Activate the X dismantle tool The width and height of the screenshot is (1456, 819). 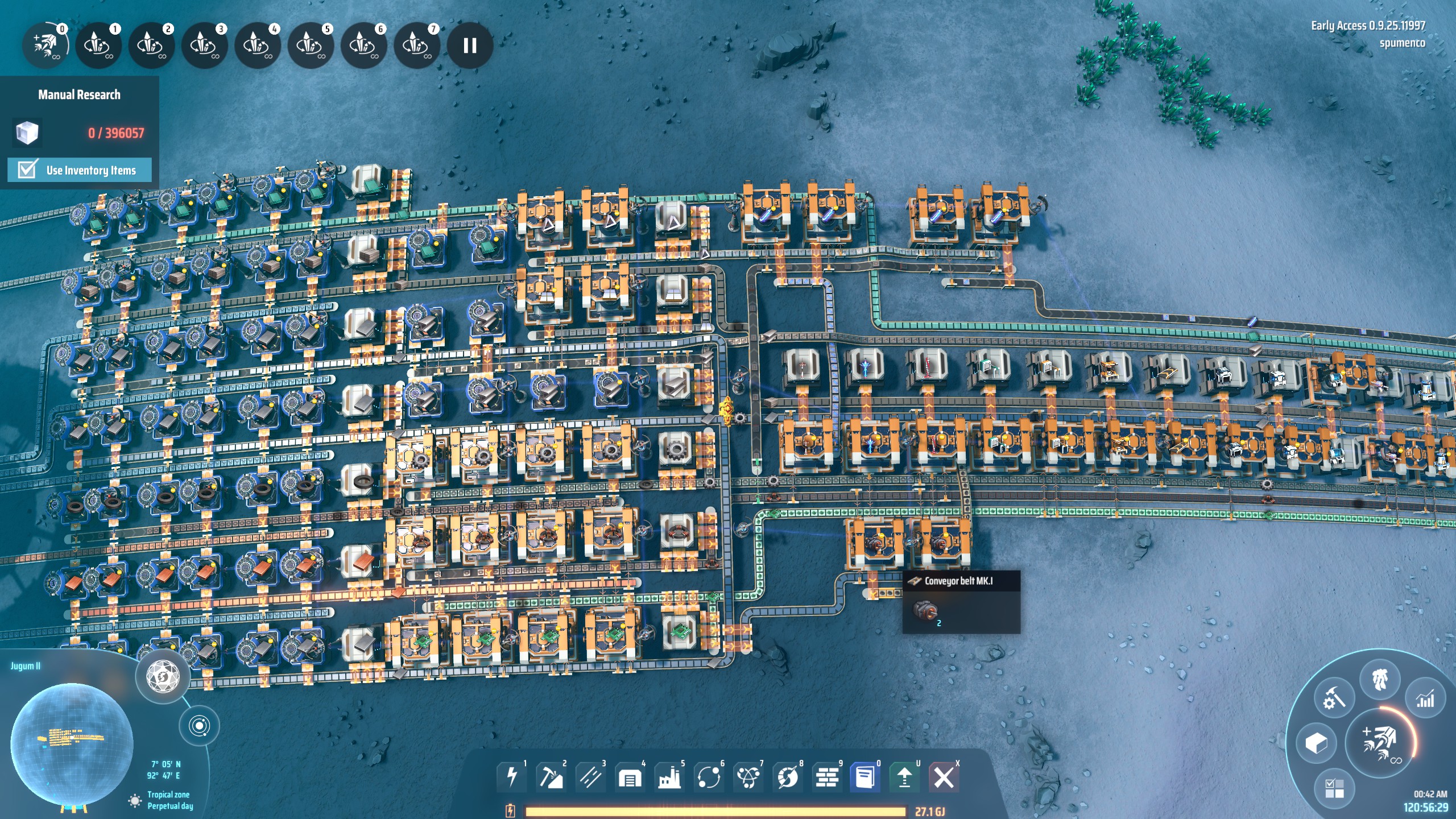[x=944, y=777]
